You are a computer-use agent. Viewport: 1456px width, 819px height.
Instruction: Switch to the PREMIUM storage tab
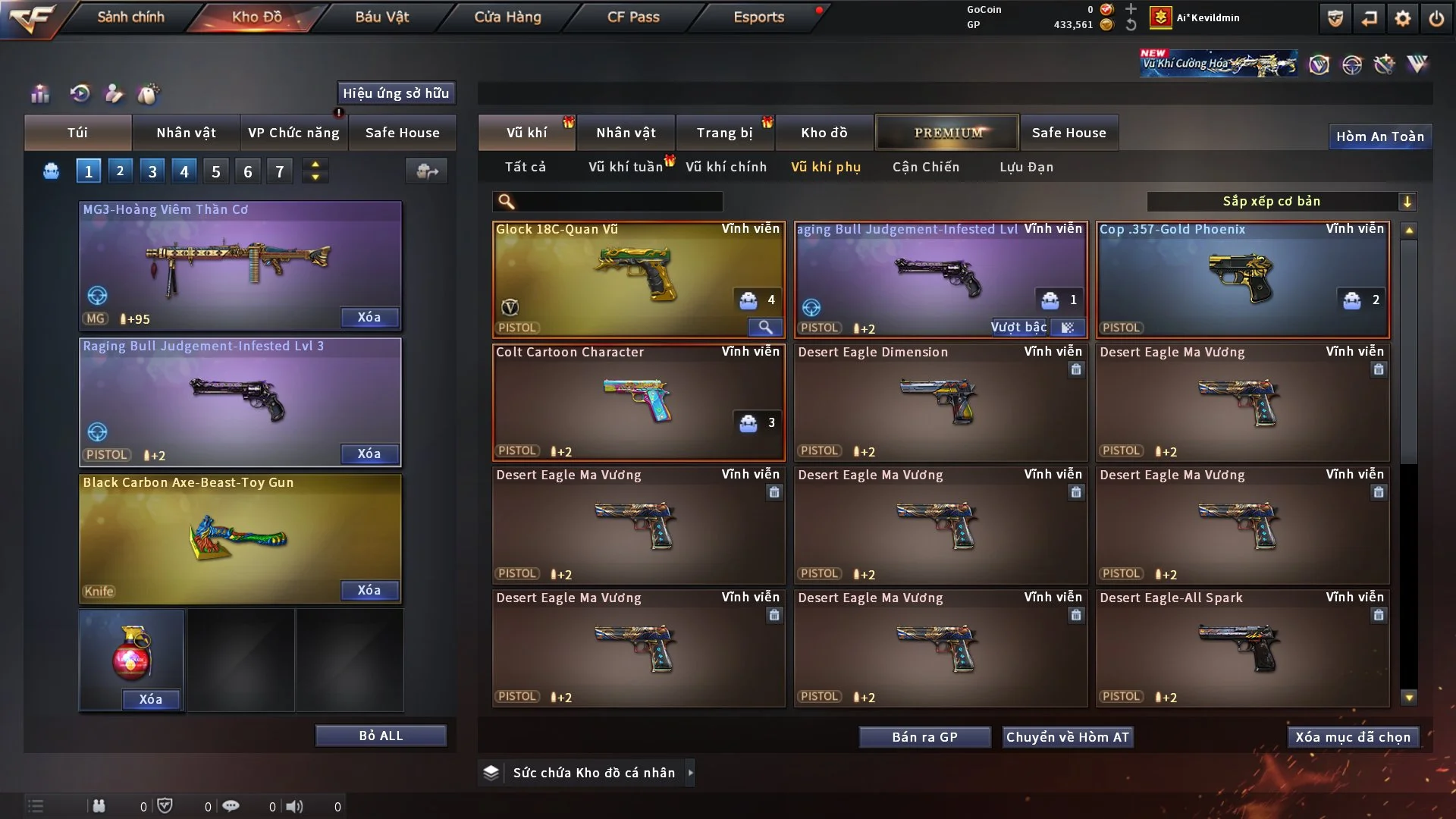947,133
